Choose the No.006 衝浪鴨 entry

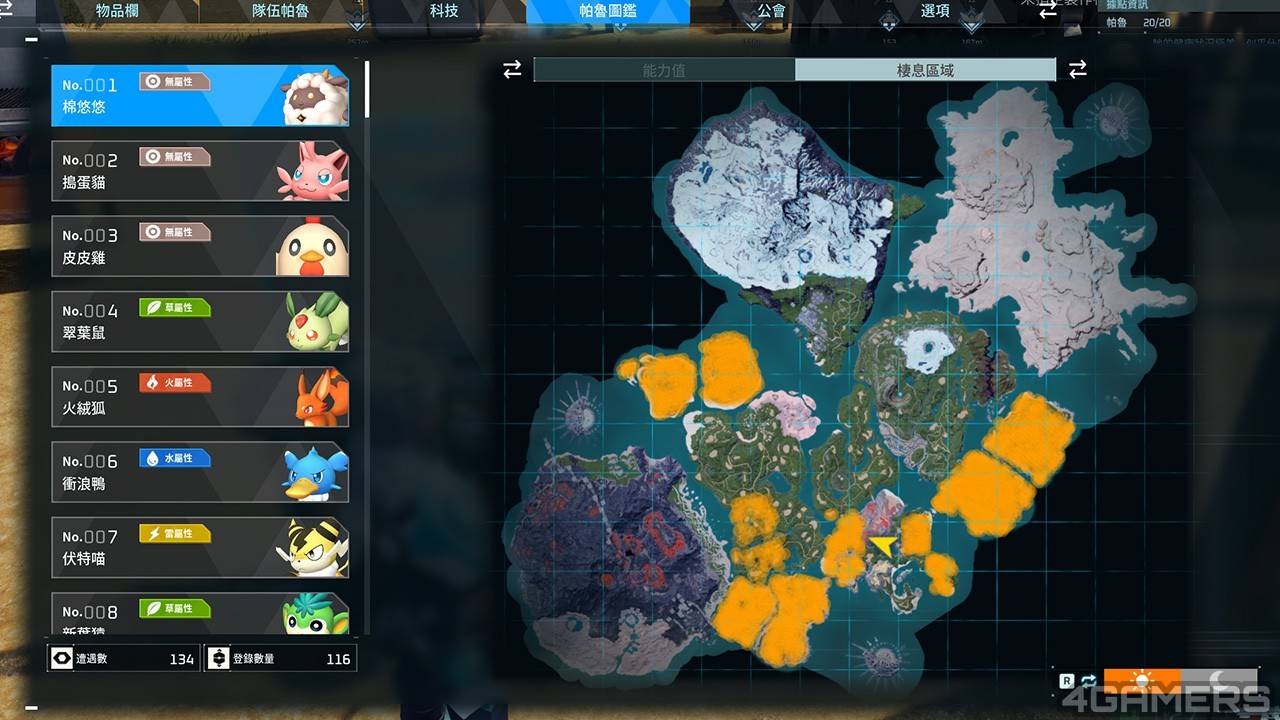(x=200, y=472)
